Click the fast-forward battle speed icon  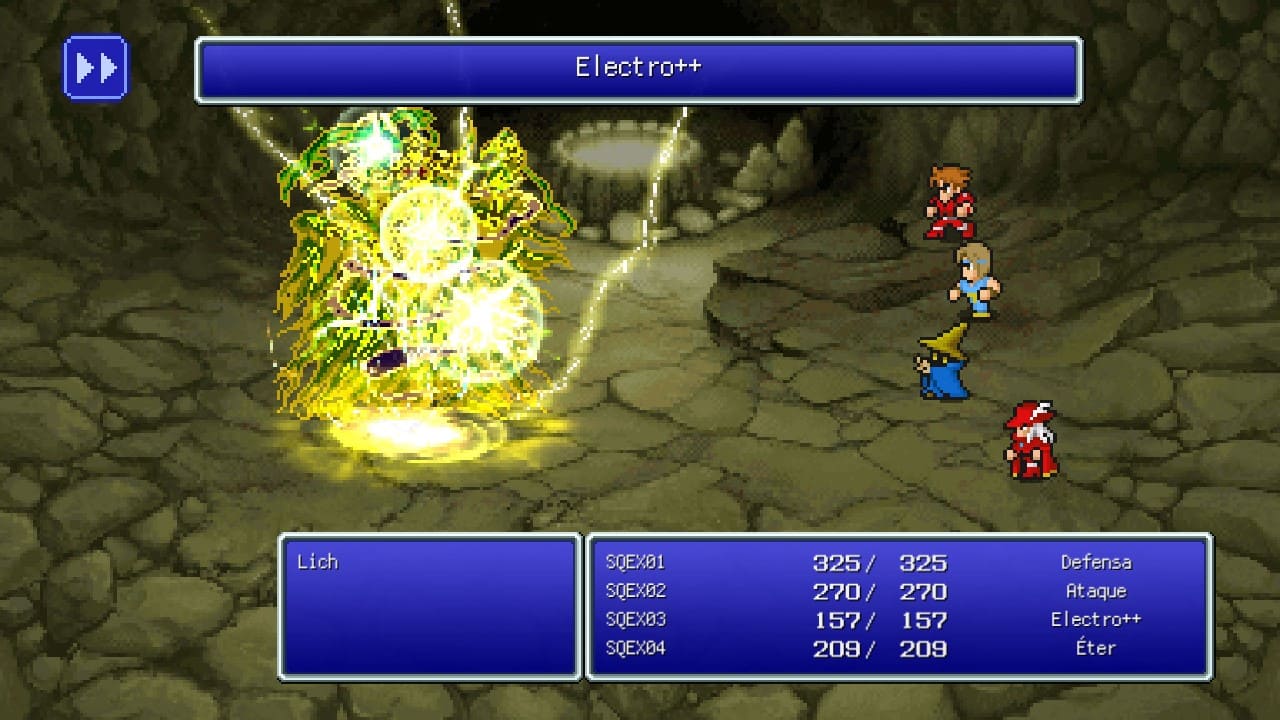point(95,67)
